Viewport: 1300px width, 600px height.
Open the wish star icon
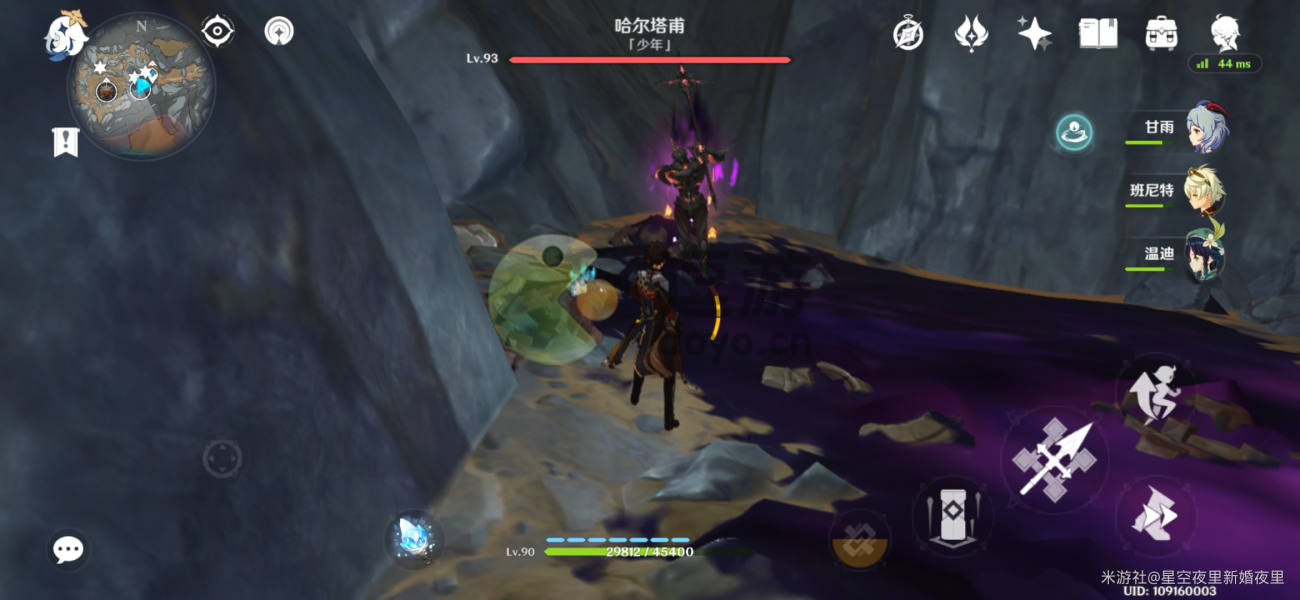(1034, 33)
